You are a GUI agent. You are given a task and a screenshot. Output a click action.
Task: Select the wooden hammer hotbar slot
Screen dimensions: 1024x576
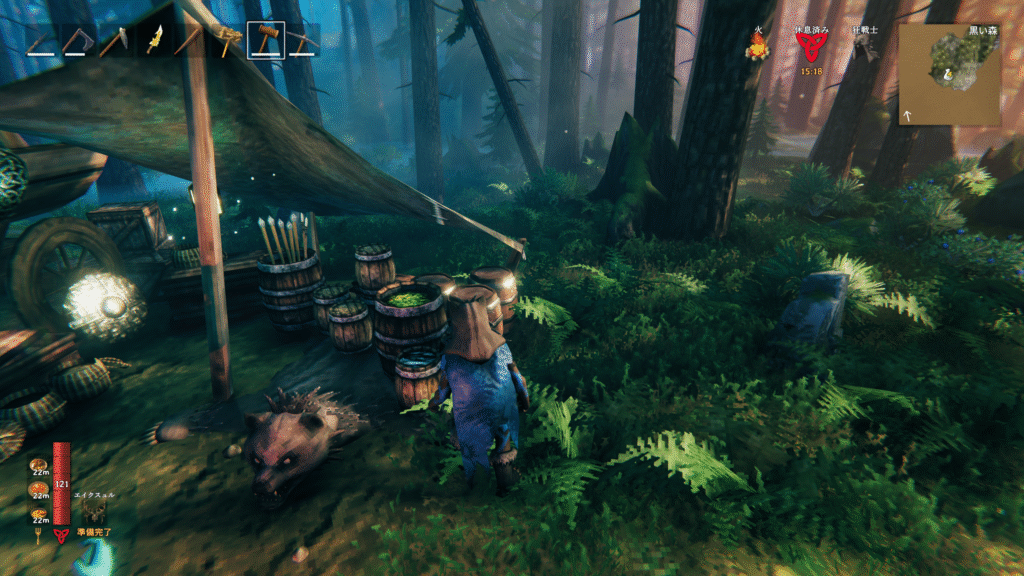(265, 41)
